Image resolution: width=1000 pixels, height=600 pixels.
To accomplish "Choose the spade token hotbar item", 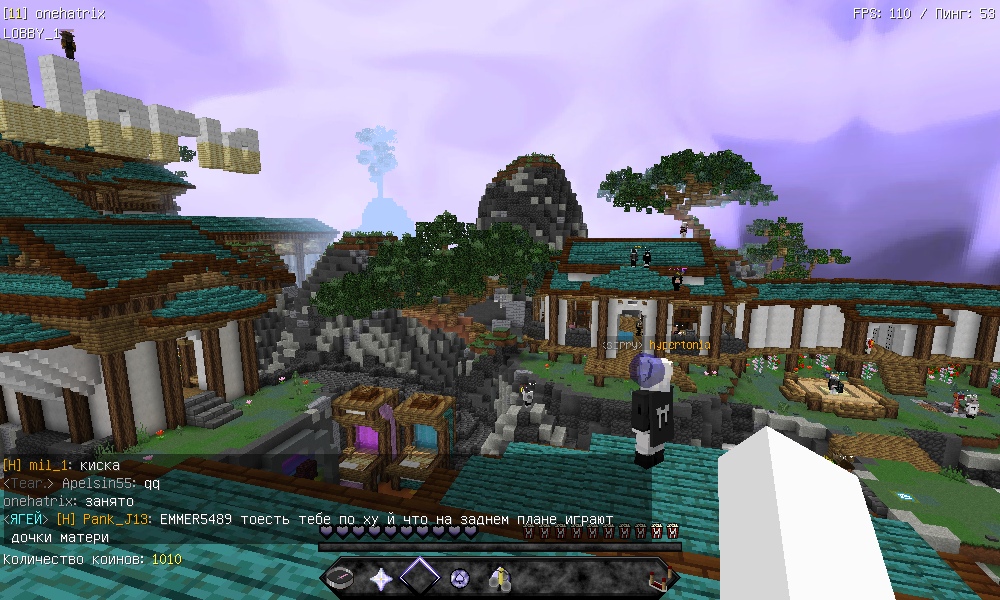I will point(459,577).
